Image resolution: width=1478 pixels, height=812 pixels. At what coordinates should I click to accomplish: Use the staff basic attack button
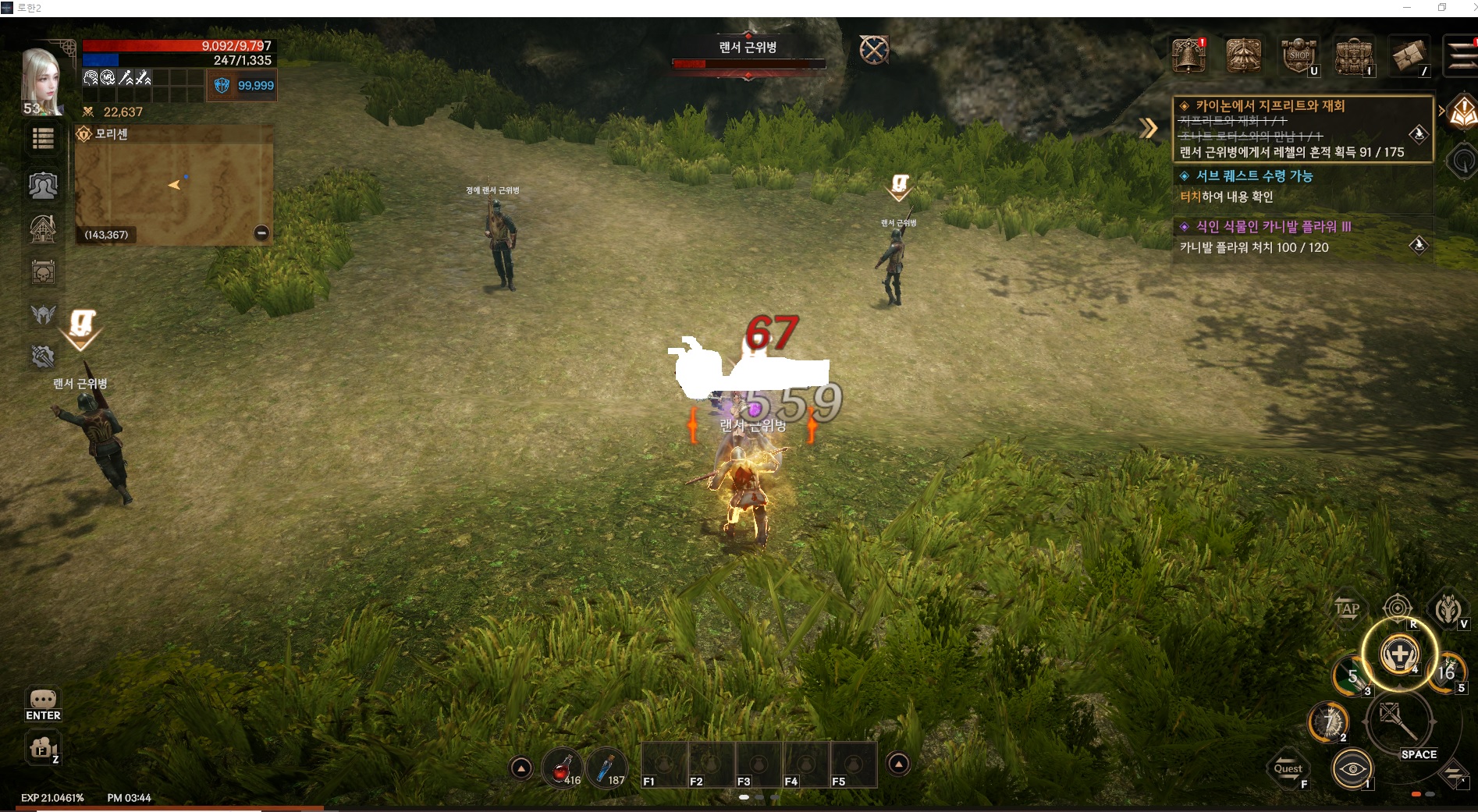pos(1398,723)
